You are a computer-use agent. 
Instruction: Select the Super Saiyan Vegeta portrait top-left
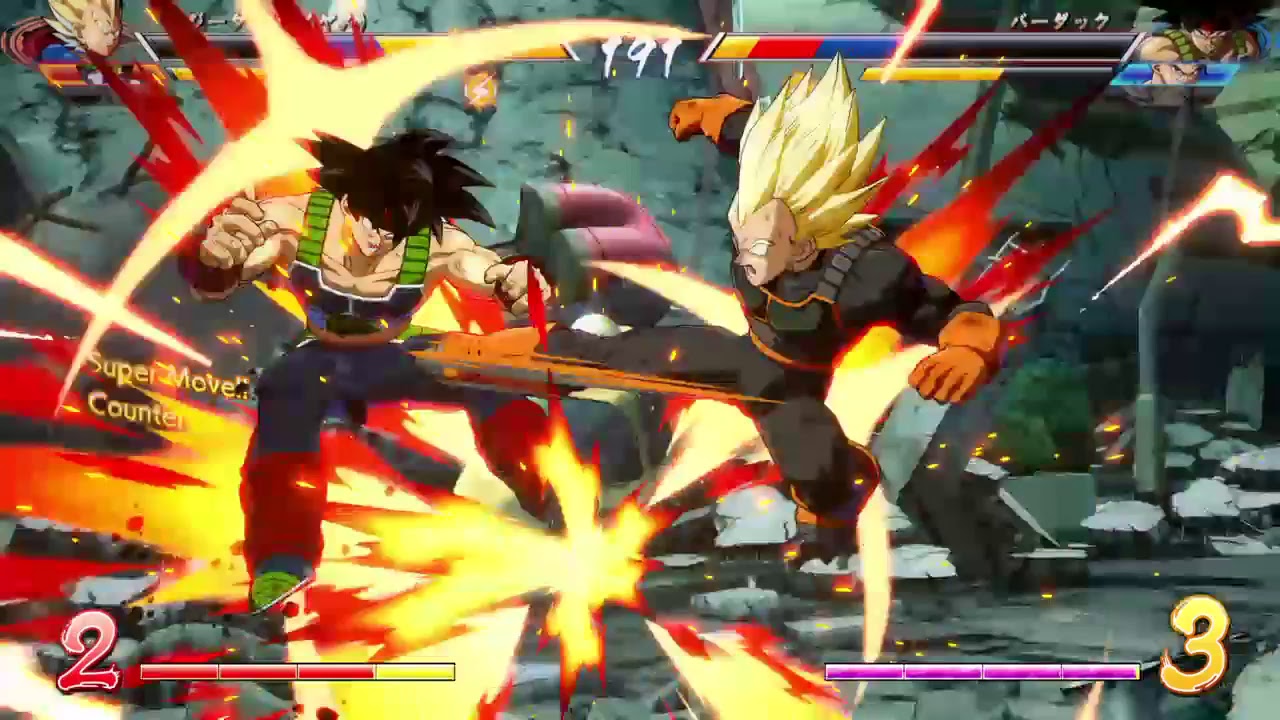(90, 32)
